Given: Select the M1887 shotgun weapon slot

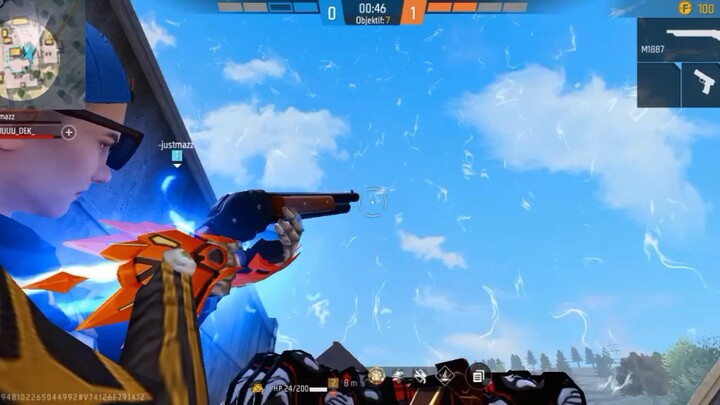Looking at the screenshot, I should click(678, 41).
